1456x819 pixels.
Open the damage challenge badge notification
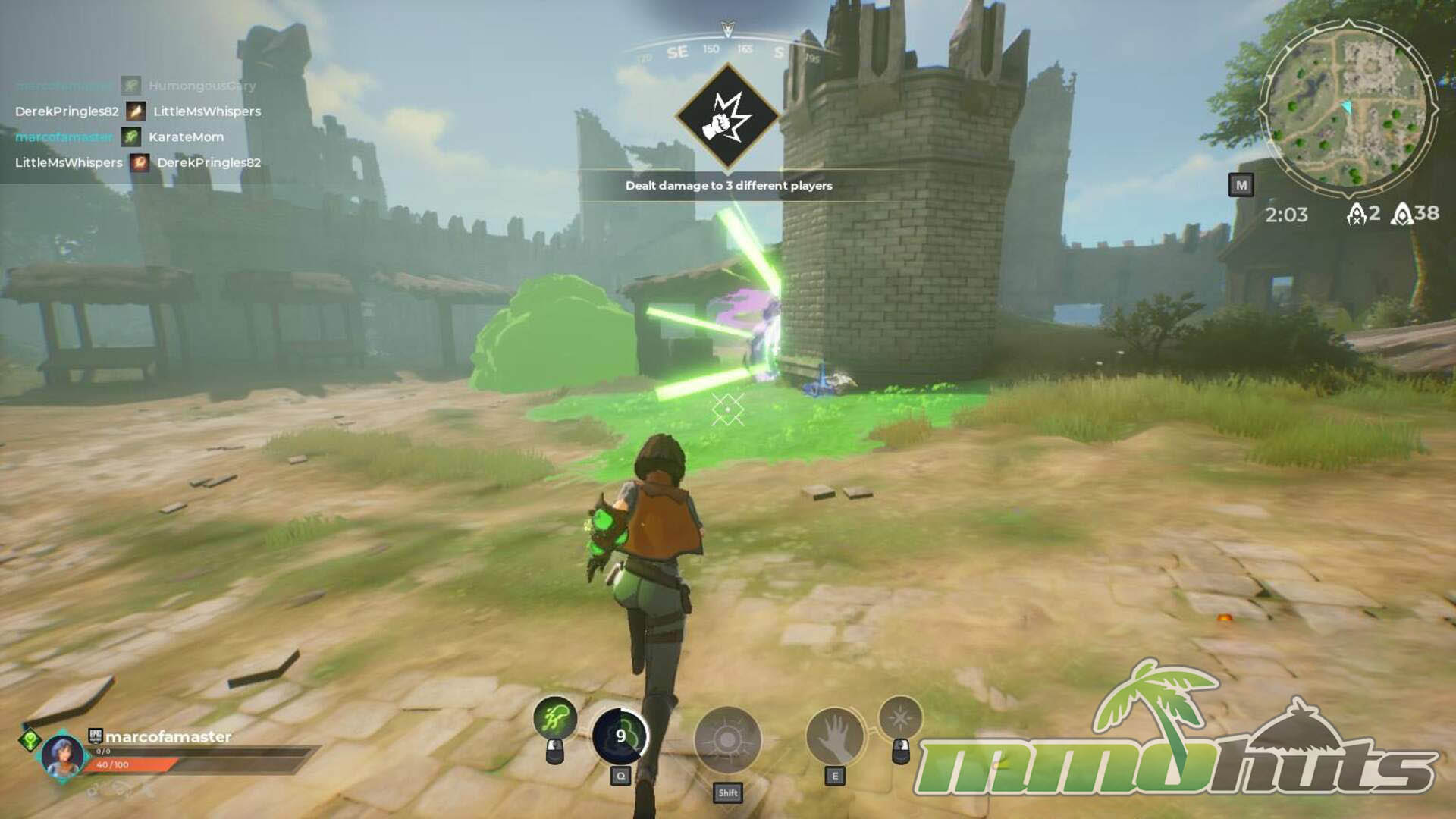(727, 117)
